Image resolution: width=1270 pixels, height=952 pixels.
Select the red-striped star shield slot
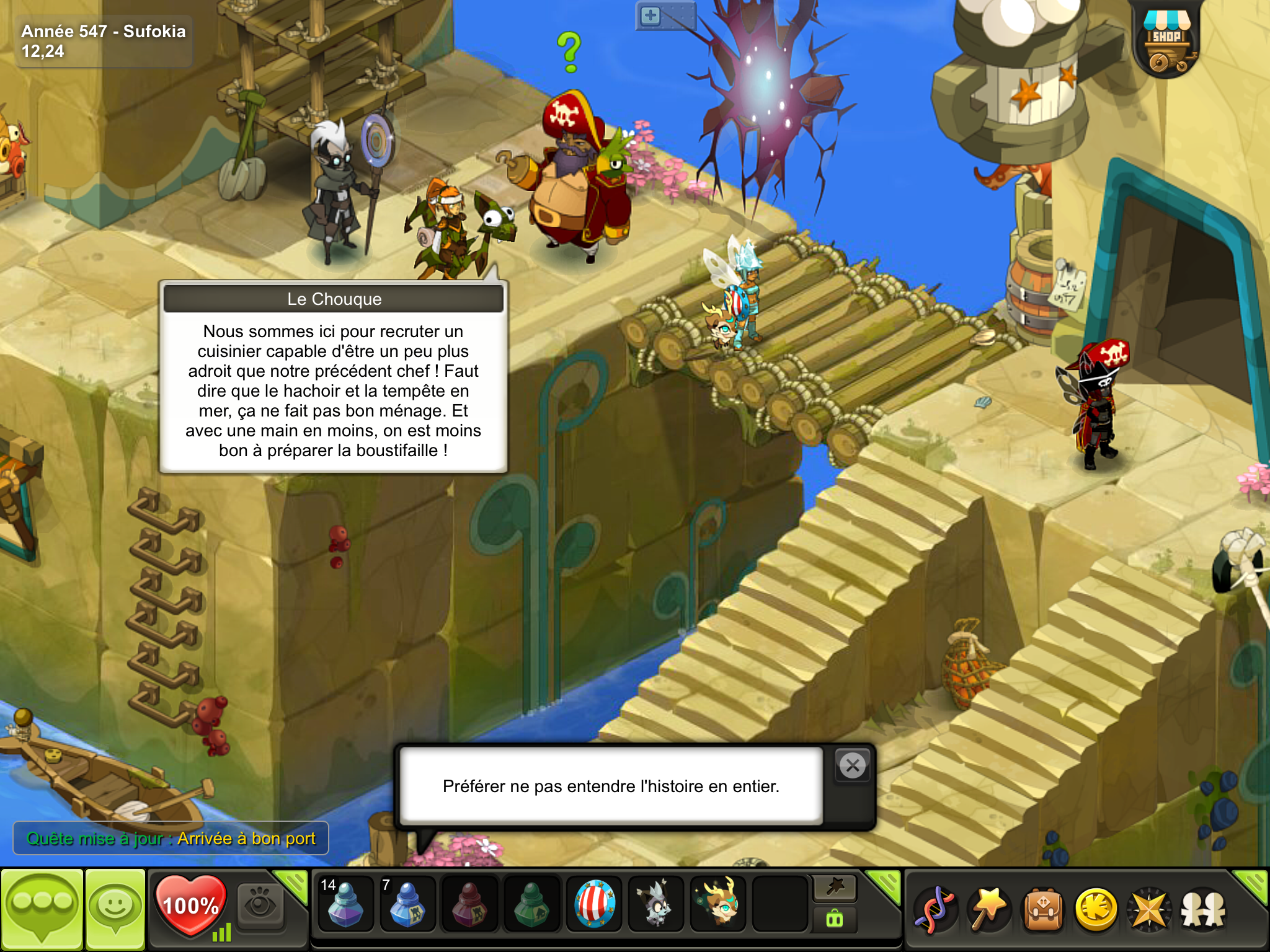click(594, 905)
